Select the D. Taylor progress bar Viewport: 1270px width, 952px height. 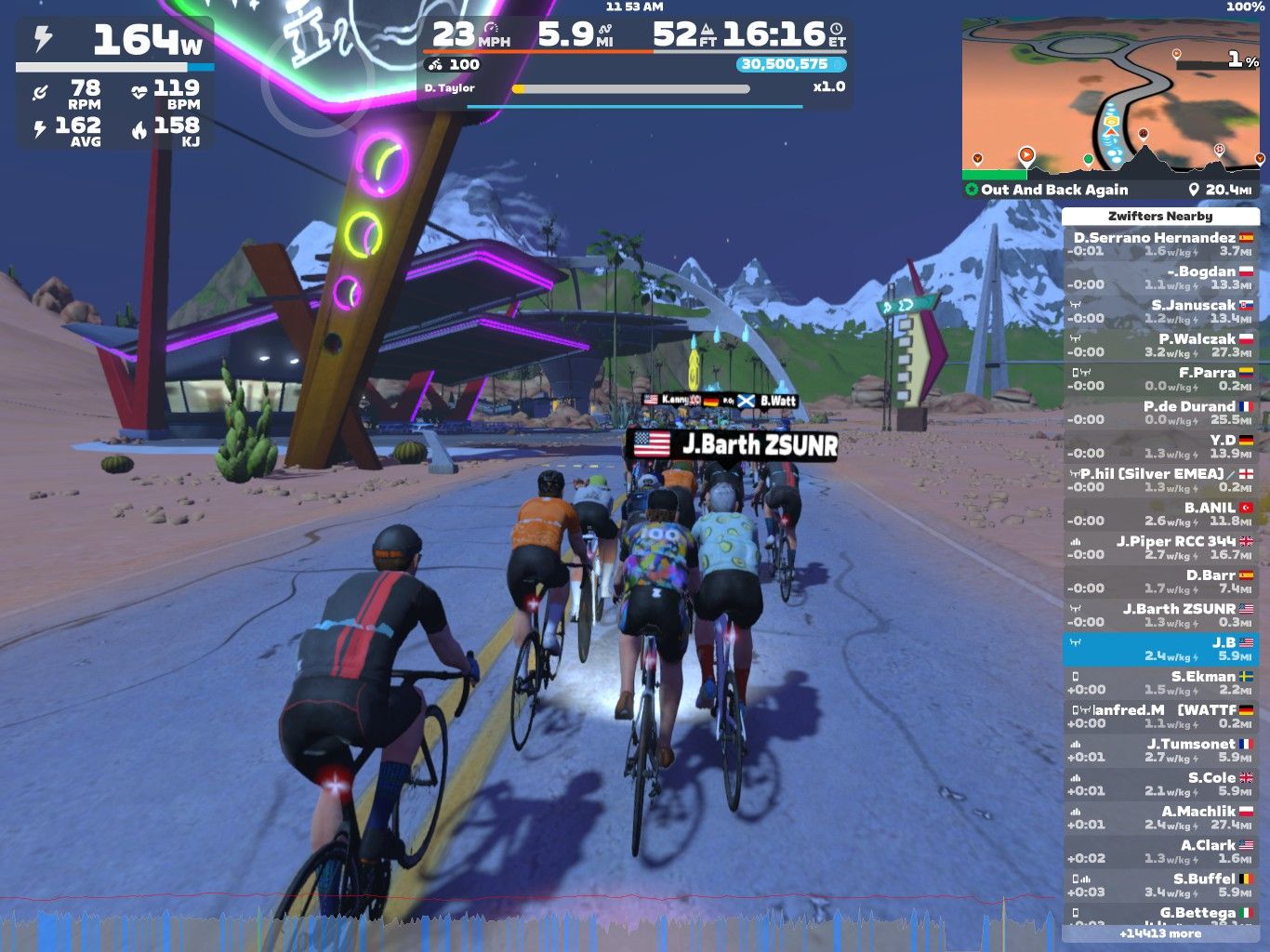pyautogui.click(x=631, y=89)
